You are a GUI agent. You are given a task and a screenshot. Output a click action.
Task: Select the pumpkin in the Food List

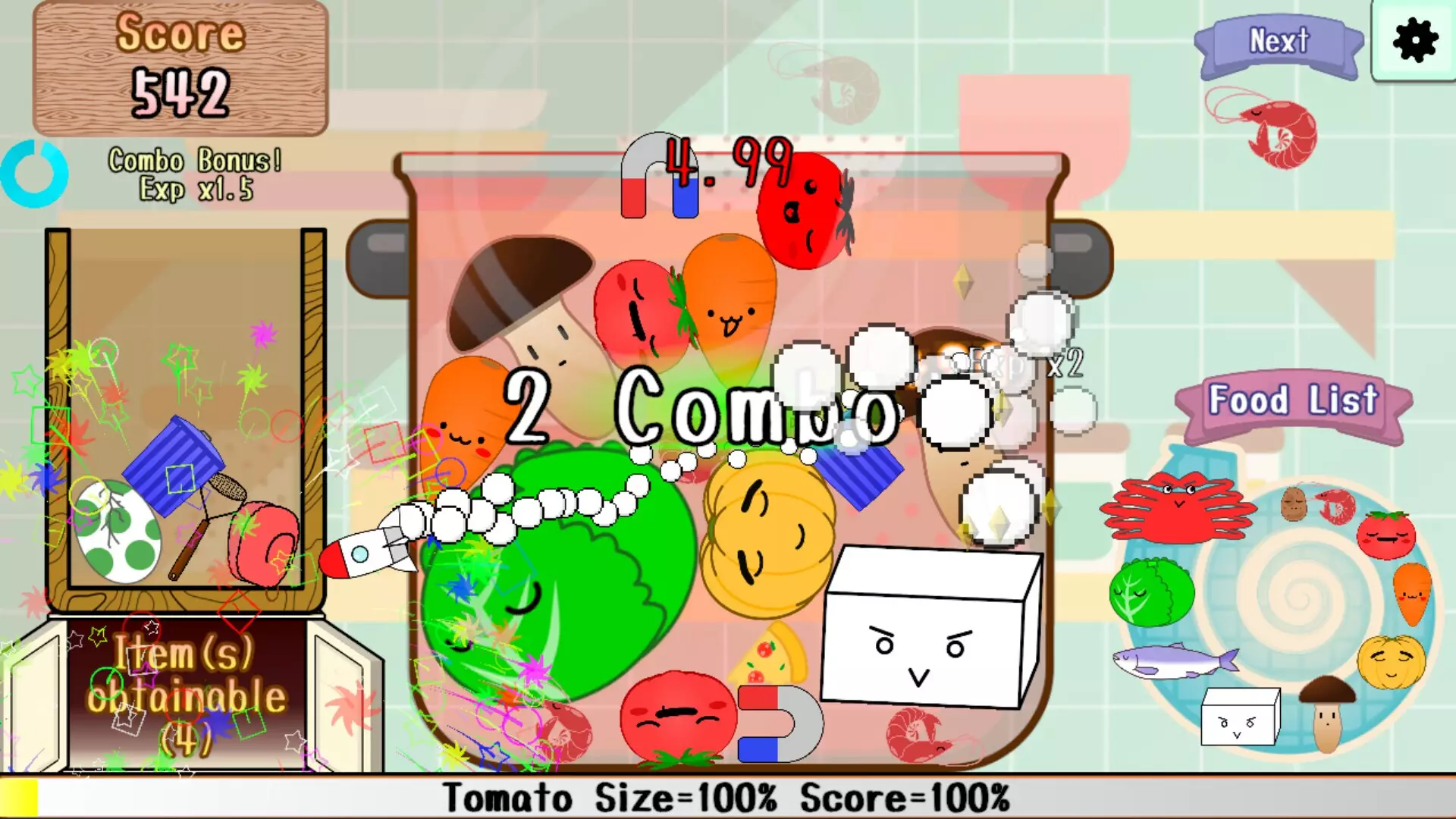[x=1391, y=663]
